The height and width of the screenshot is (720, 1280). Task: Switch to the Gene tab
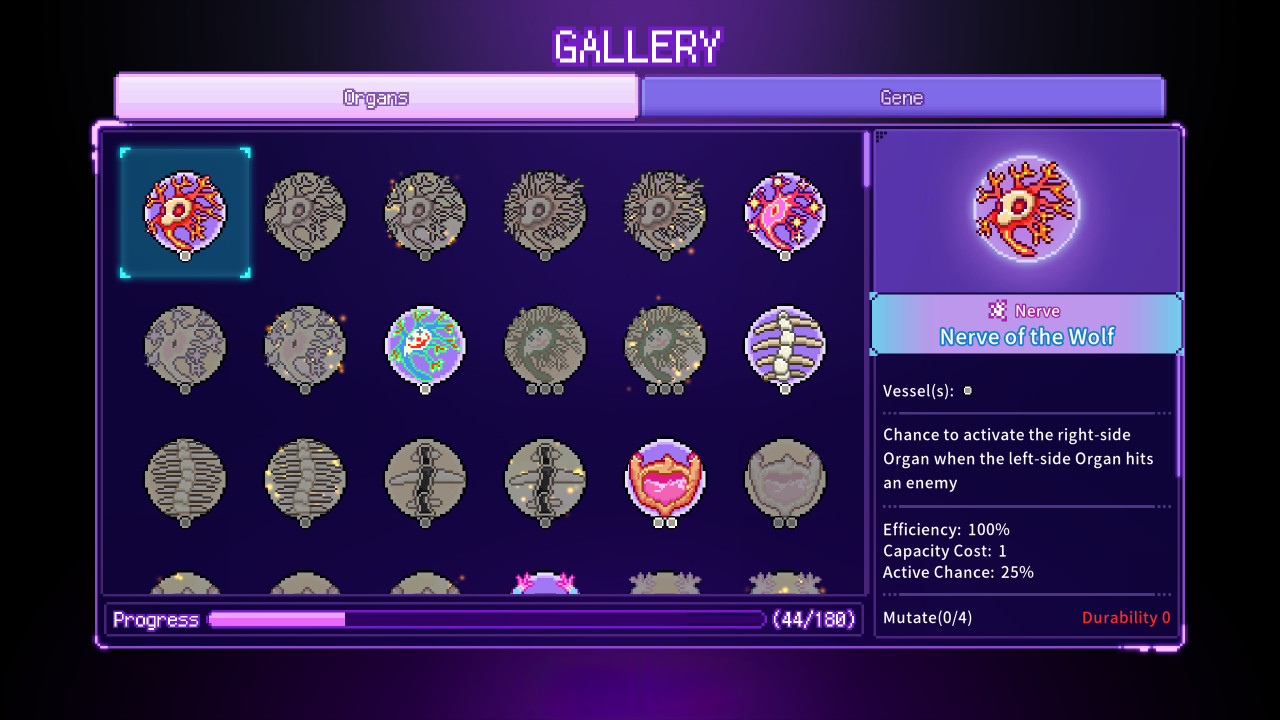tap(902, 96)
